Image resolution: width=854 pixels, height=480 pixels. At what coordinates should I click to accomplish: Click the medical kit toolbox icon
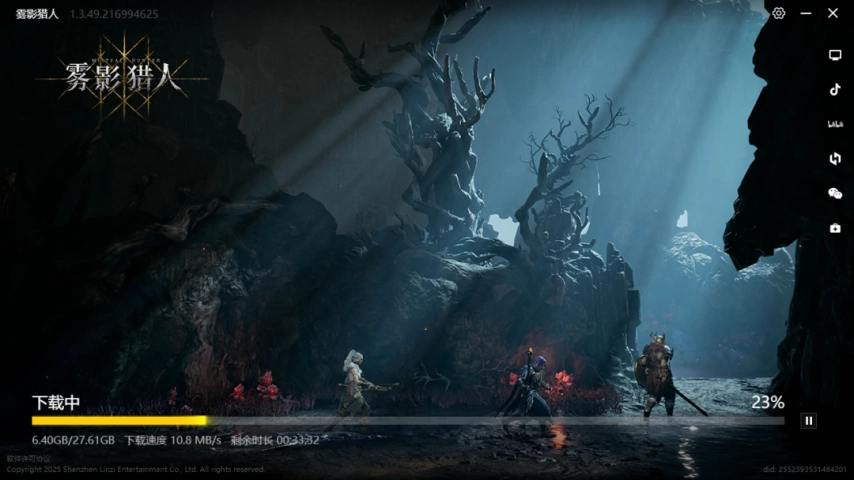point(835,228)
